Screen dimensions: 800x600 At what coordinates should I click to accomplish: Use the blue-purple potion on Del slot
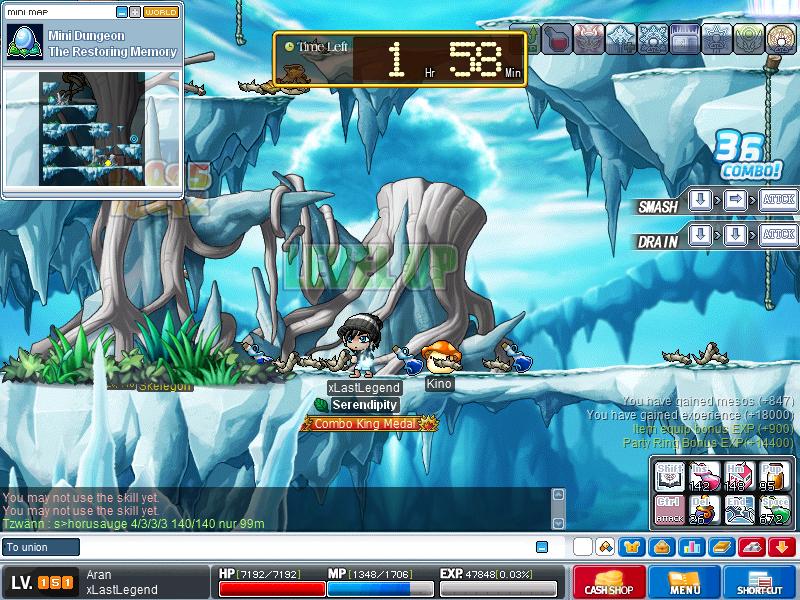(x=706, y=510)
